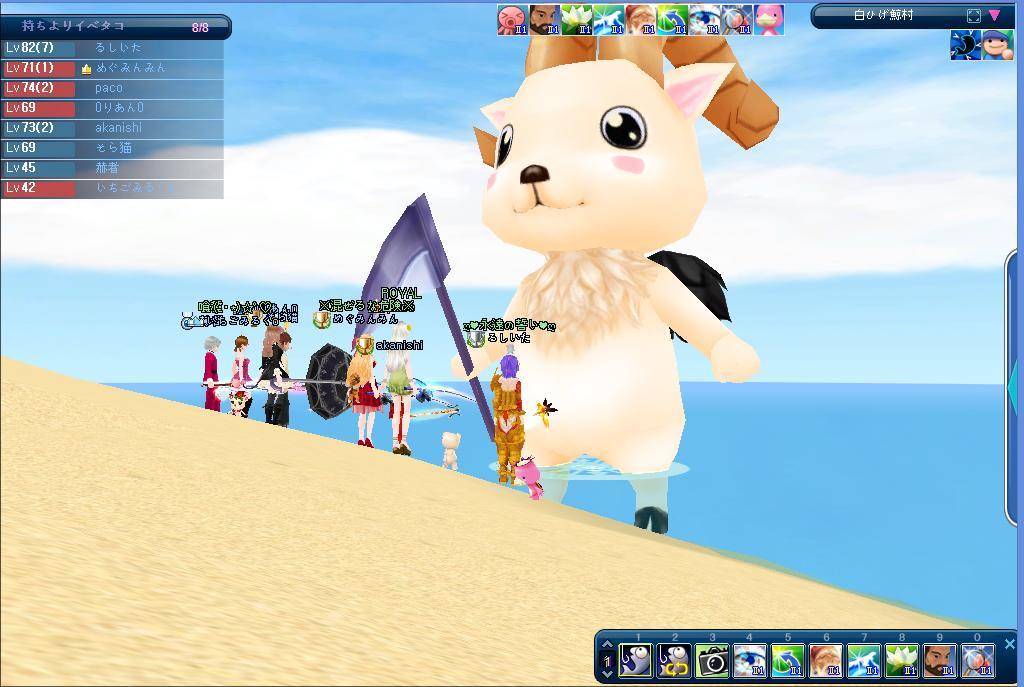1024x687 pixels.
Task: Expand the map with the square bracket icon
Action: tap(974, 16)
